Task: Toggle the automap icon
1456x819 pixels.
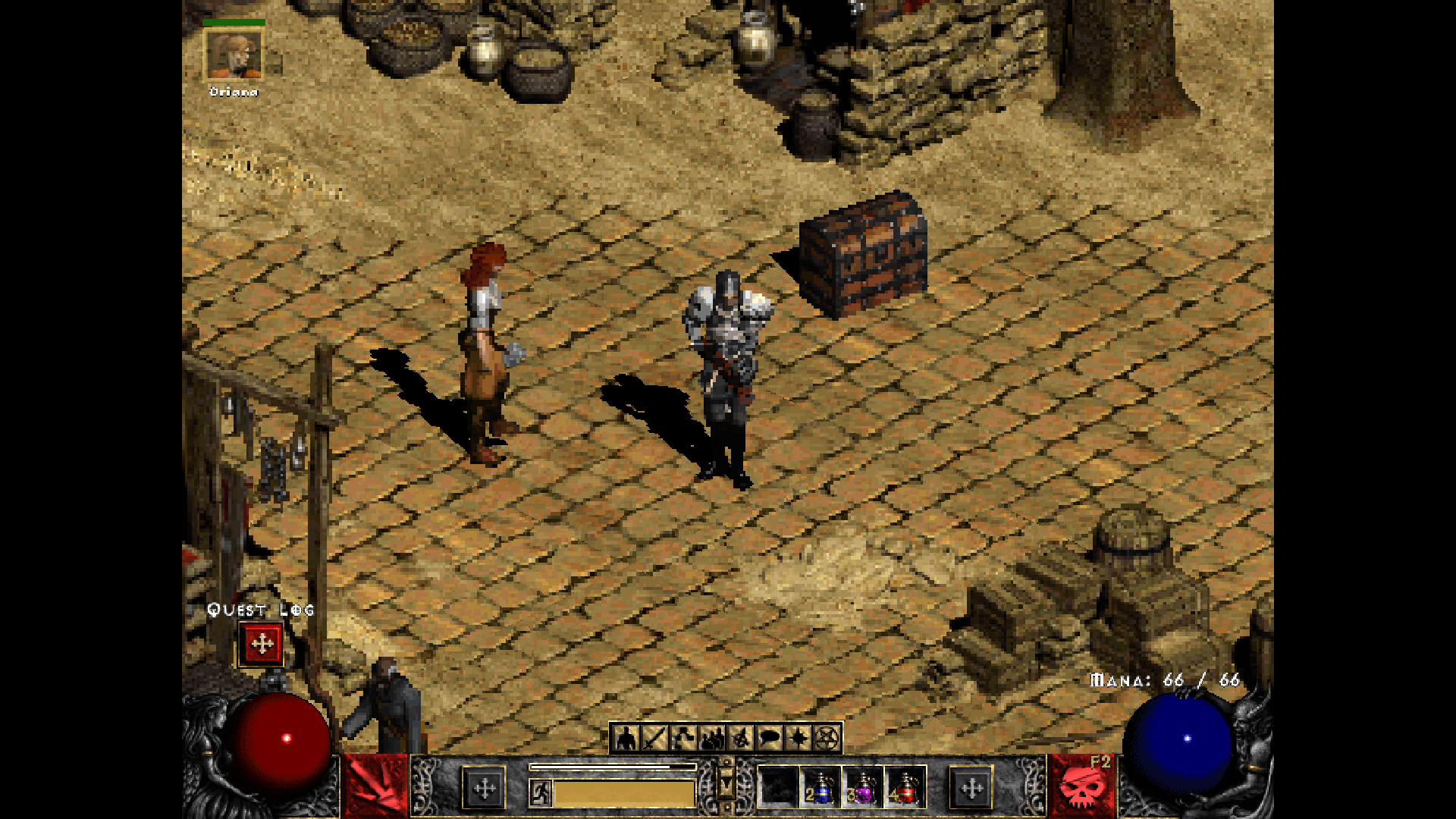Action: point(740,737)
